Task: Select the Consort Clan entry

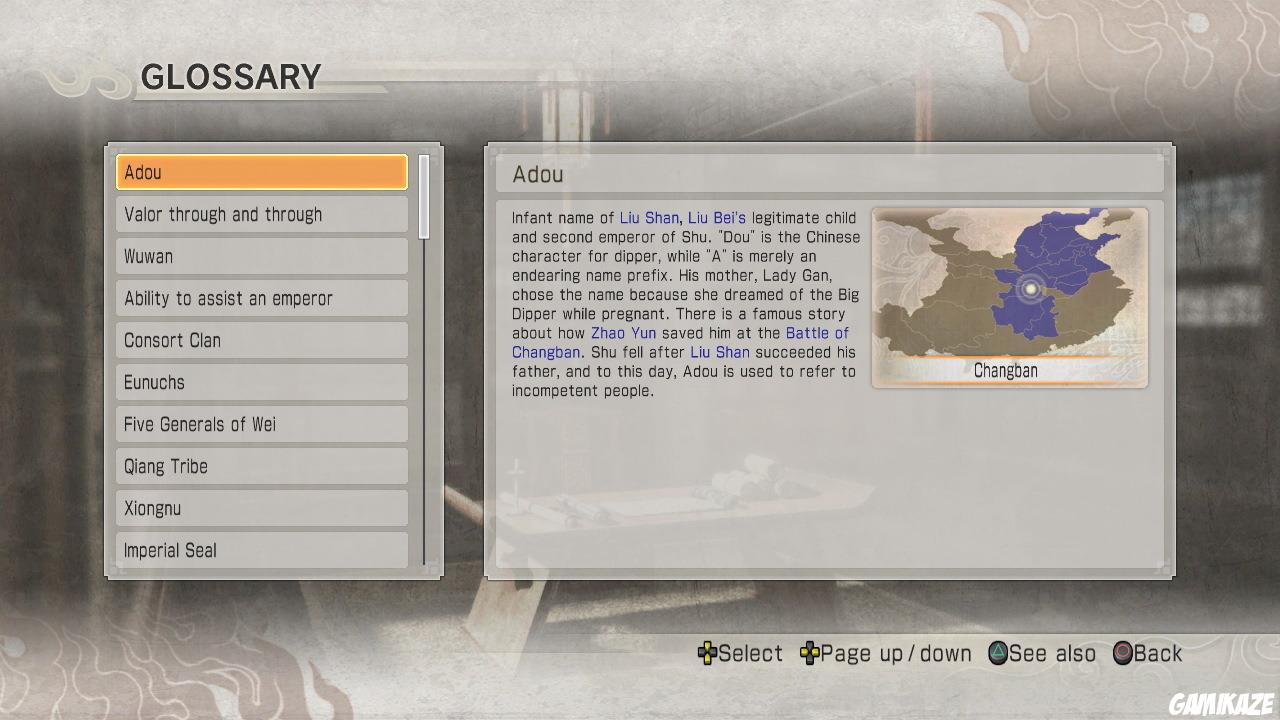Action: (x=261, y=340)
